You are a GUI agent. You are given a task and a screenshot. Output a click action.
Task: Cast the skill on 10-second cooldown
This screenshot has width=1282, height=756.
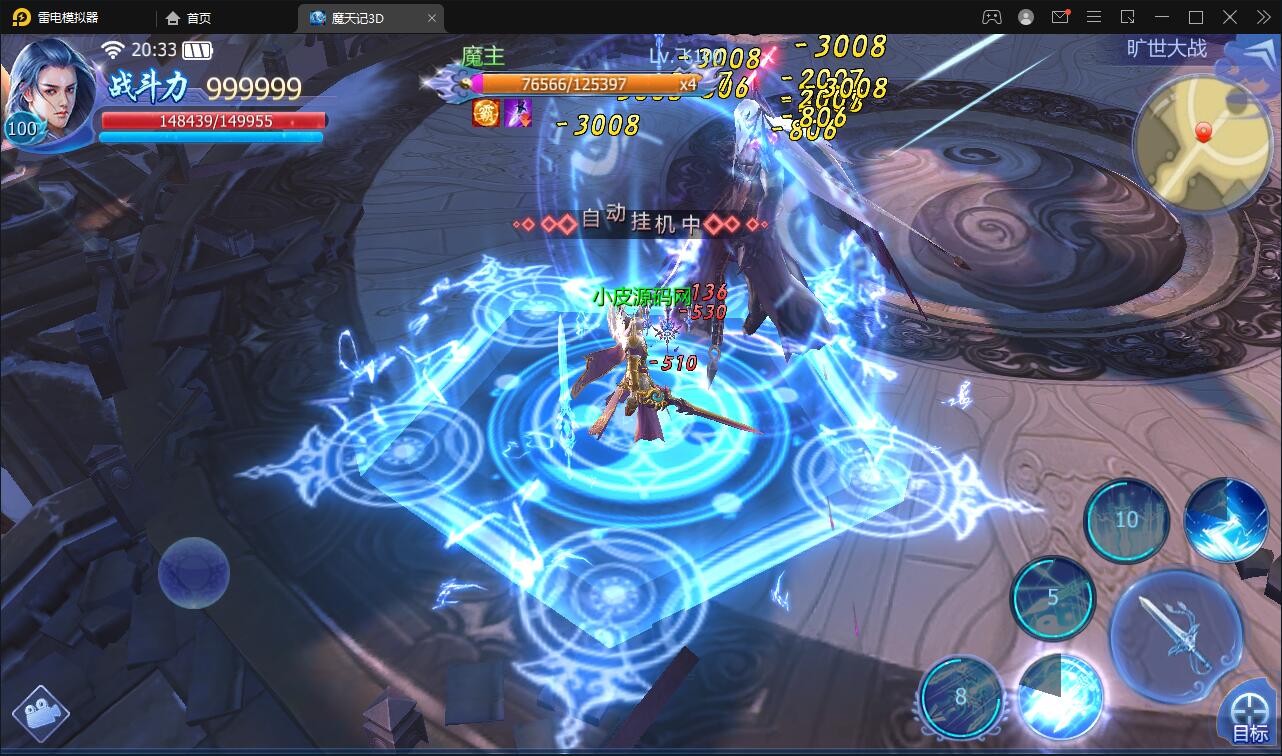[x=1126, y=519]
